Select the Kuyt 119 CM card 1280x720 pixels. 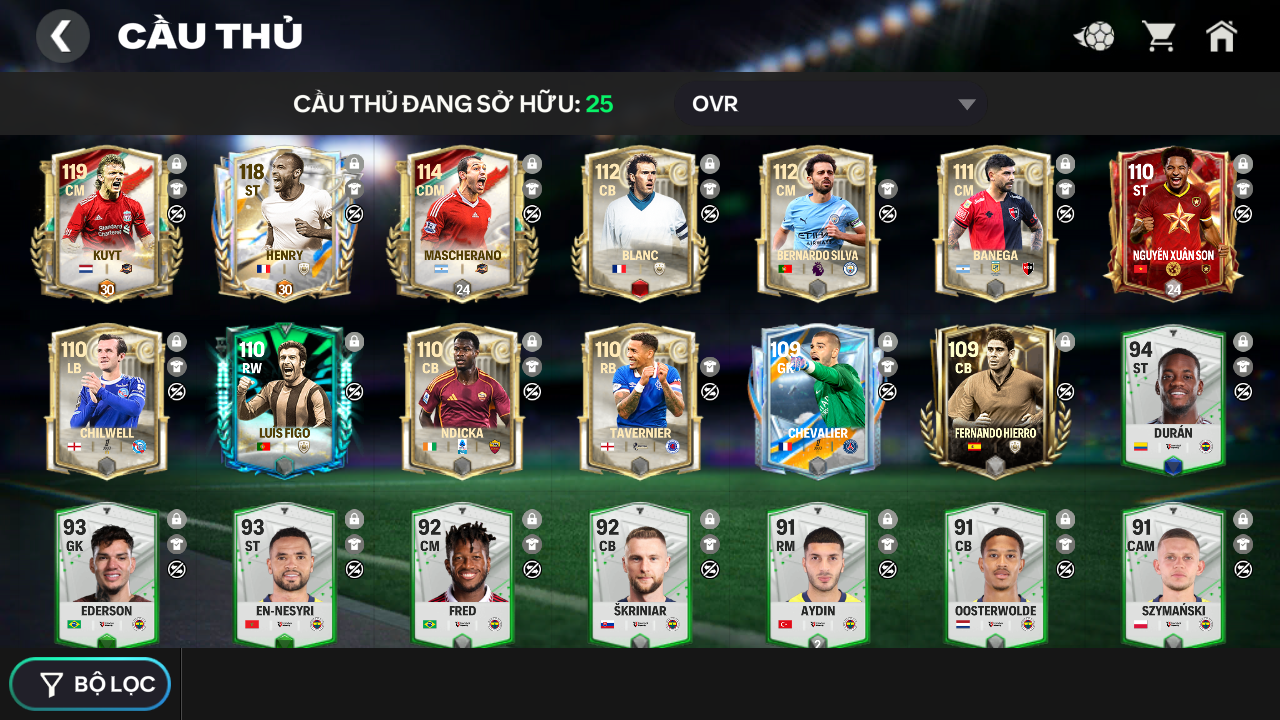(107, 224)
